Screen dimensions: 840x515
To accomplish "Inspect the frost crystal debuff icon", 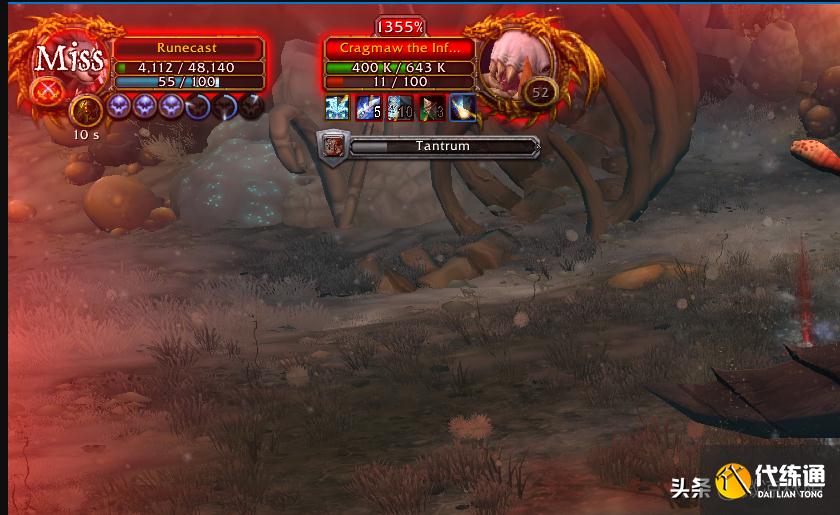I will 337,108.
